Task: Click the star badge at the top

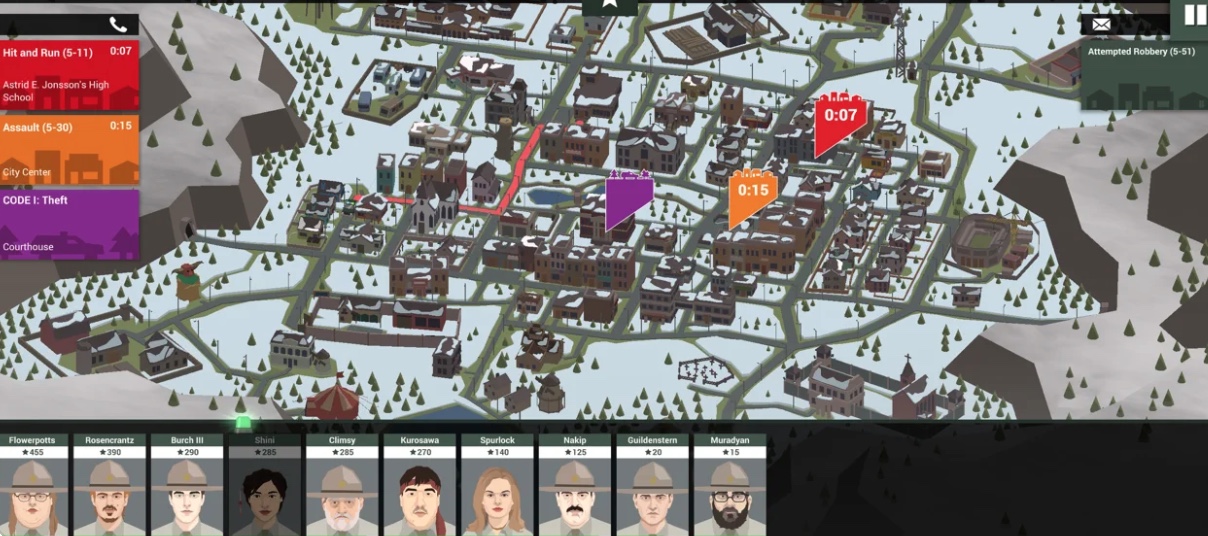Action: [x=609, y=7]
